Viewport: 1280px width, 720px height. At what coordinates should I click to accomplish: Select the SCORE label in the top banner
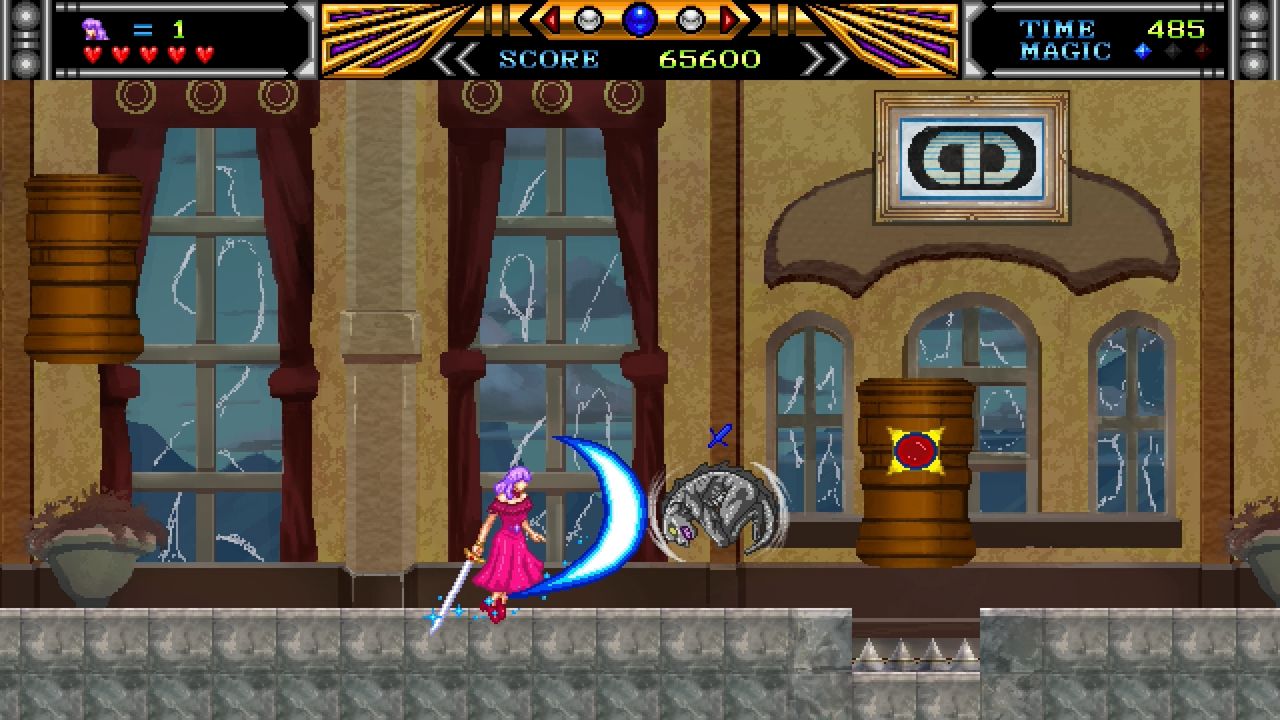pos(546,58)
